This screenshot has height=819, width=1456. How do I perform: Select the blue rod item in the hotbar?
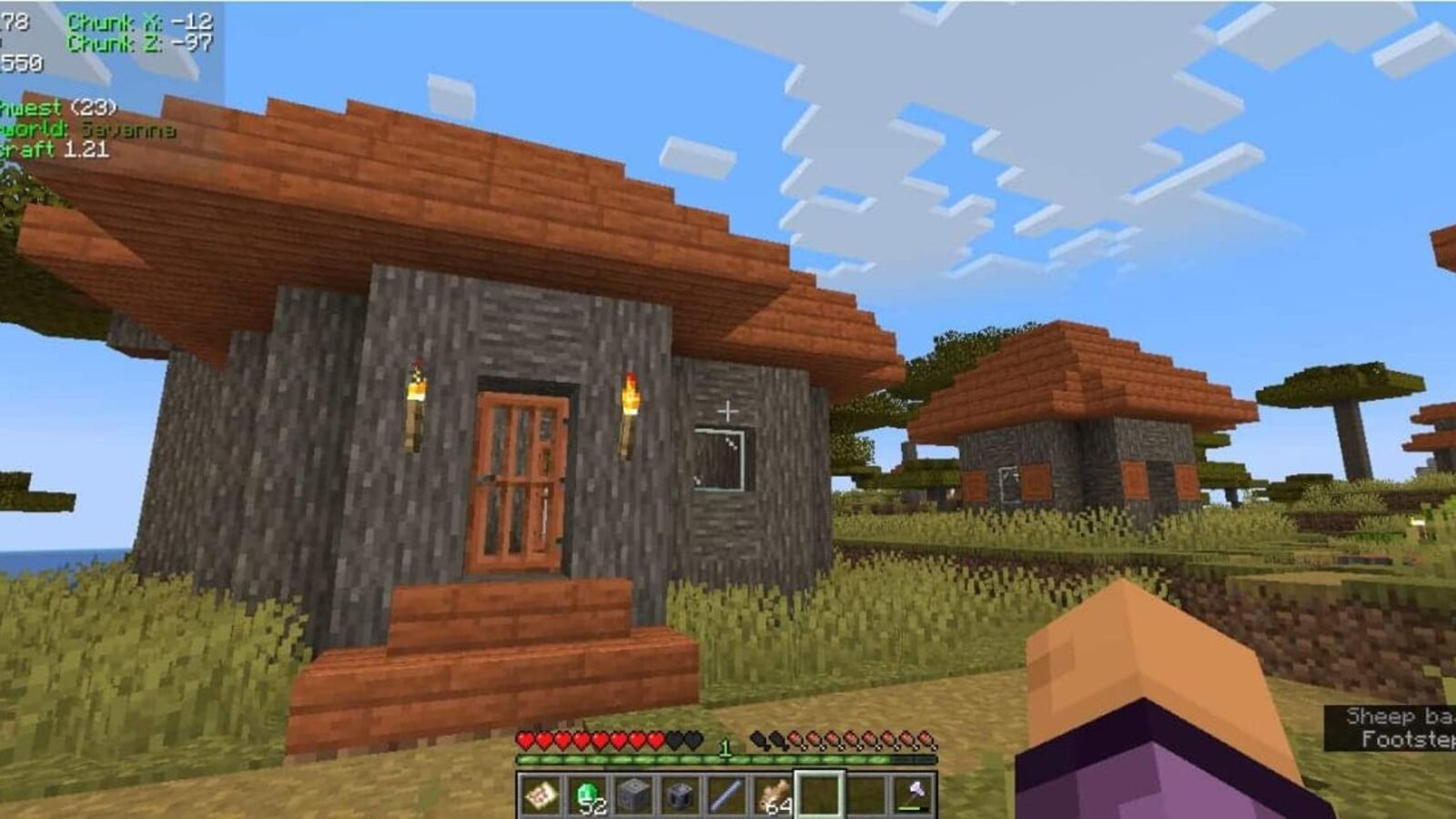coord(724,794)
